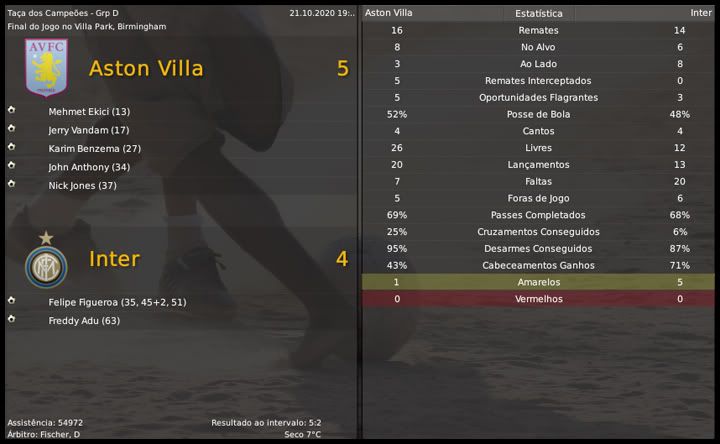Open the Estatística panel header
This screenshot has width=720, height=444.
pyautogui.click(x=538, y=14)
